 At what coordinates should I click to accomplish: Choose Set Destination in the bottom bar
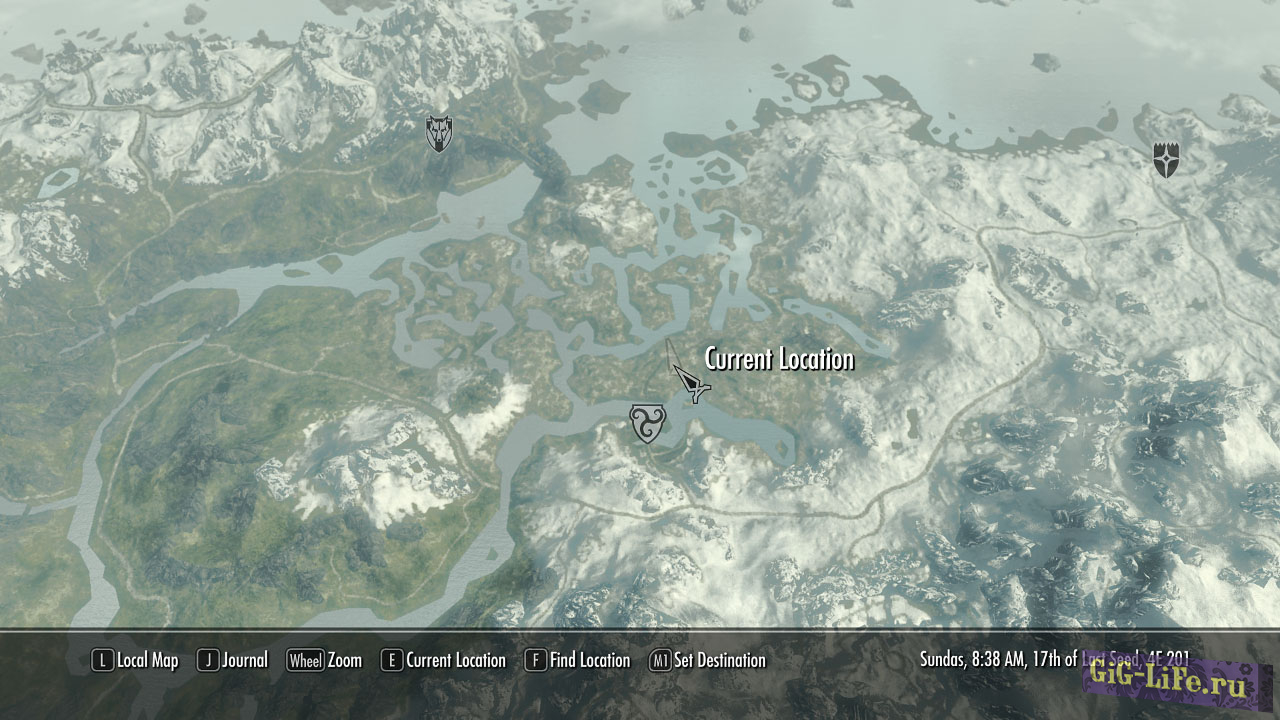tap(707, 660)
